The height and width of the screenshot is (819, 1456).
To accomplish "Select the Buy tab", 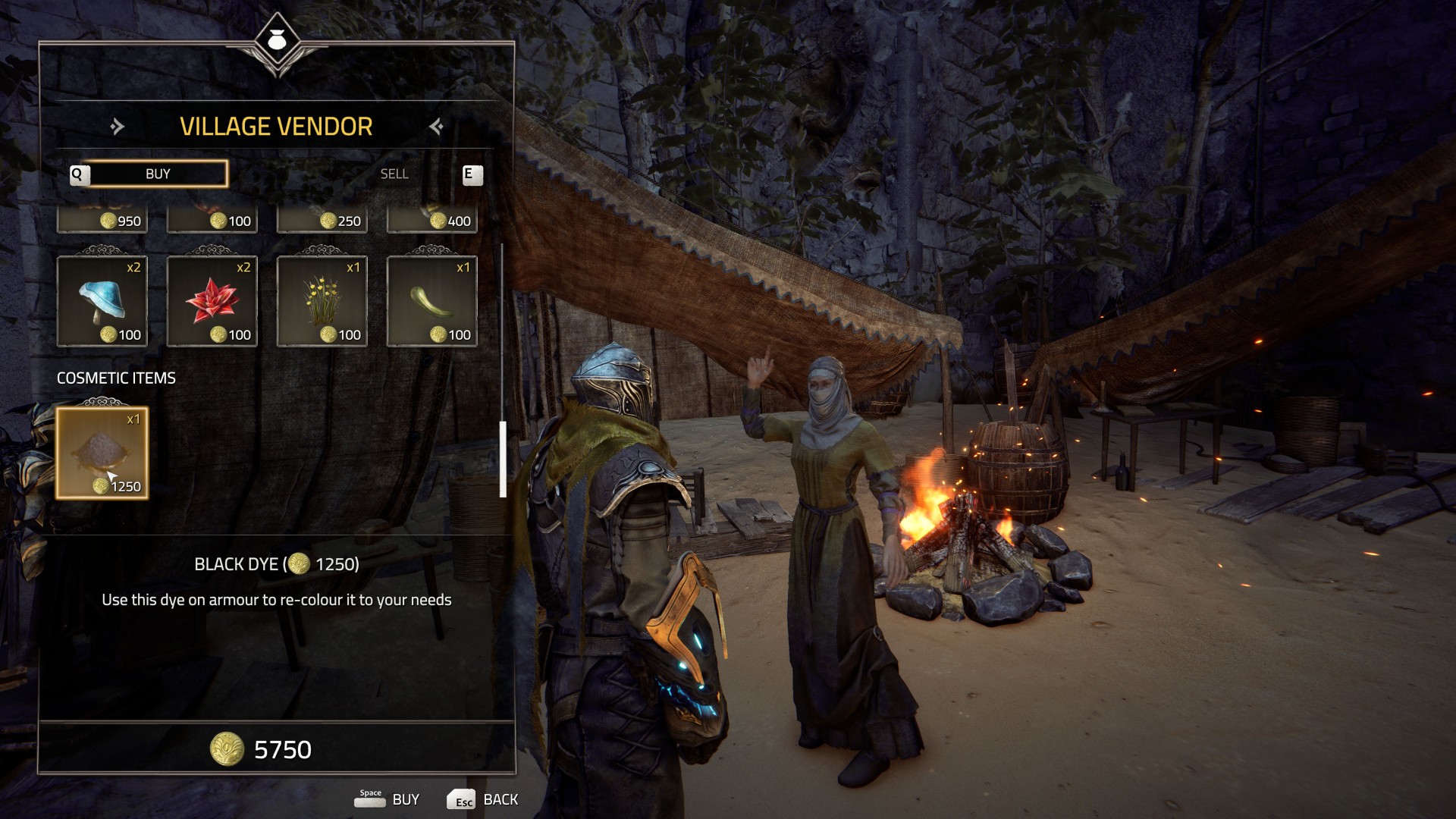I will coord(158,174).
